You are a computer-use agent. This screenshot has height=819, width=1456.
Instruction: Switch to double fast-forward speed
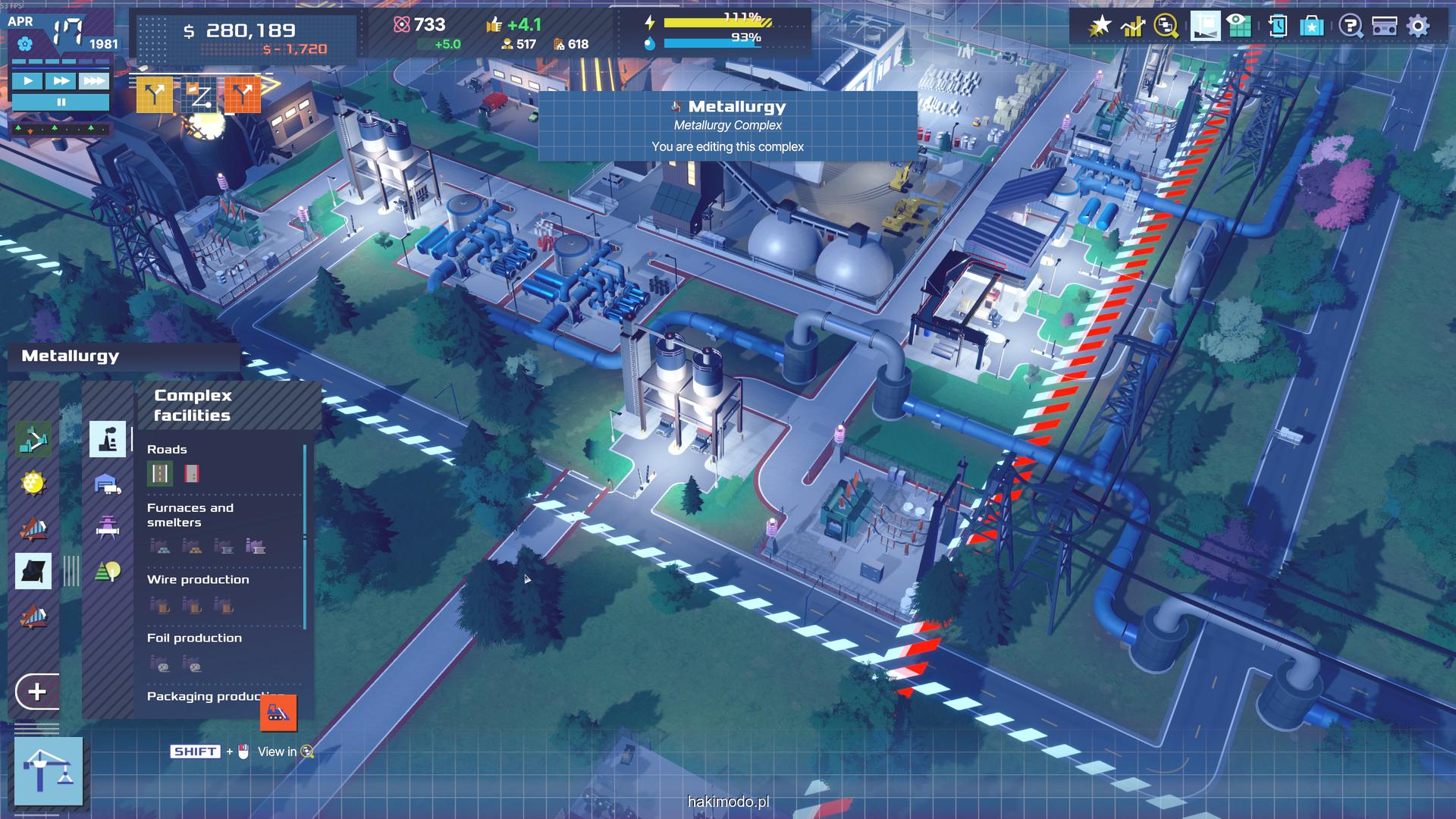click(x=61, y=80)
